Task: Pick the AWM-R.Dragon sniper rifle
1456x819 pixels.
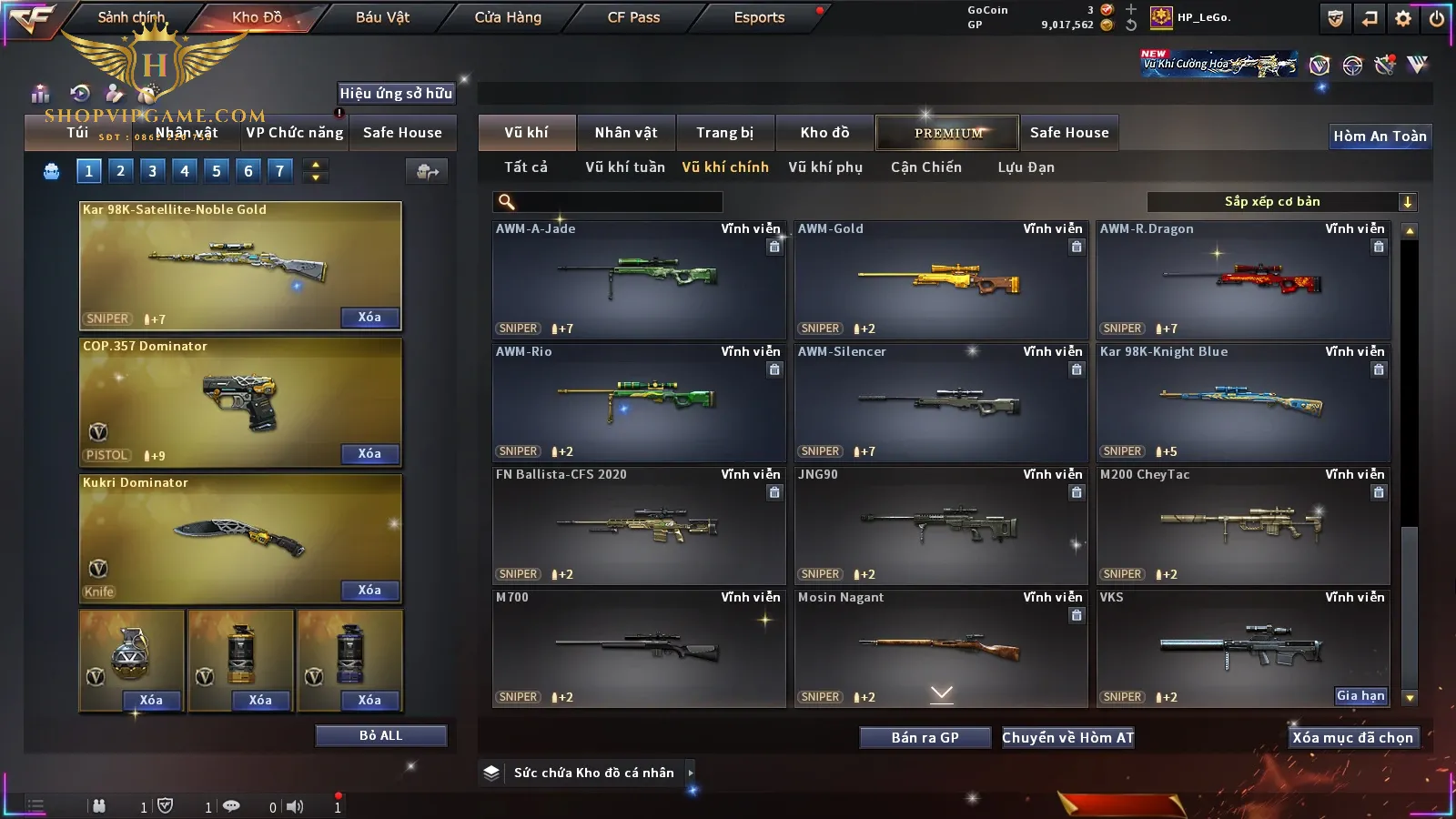Action: coord(1242,280)
